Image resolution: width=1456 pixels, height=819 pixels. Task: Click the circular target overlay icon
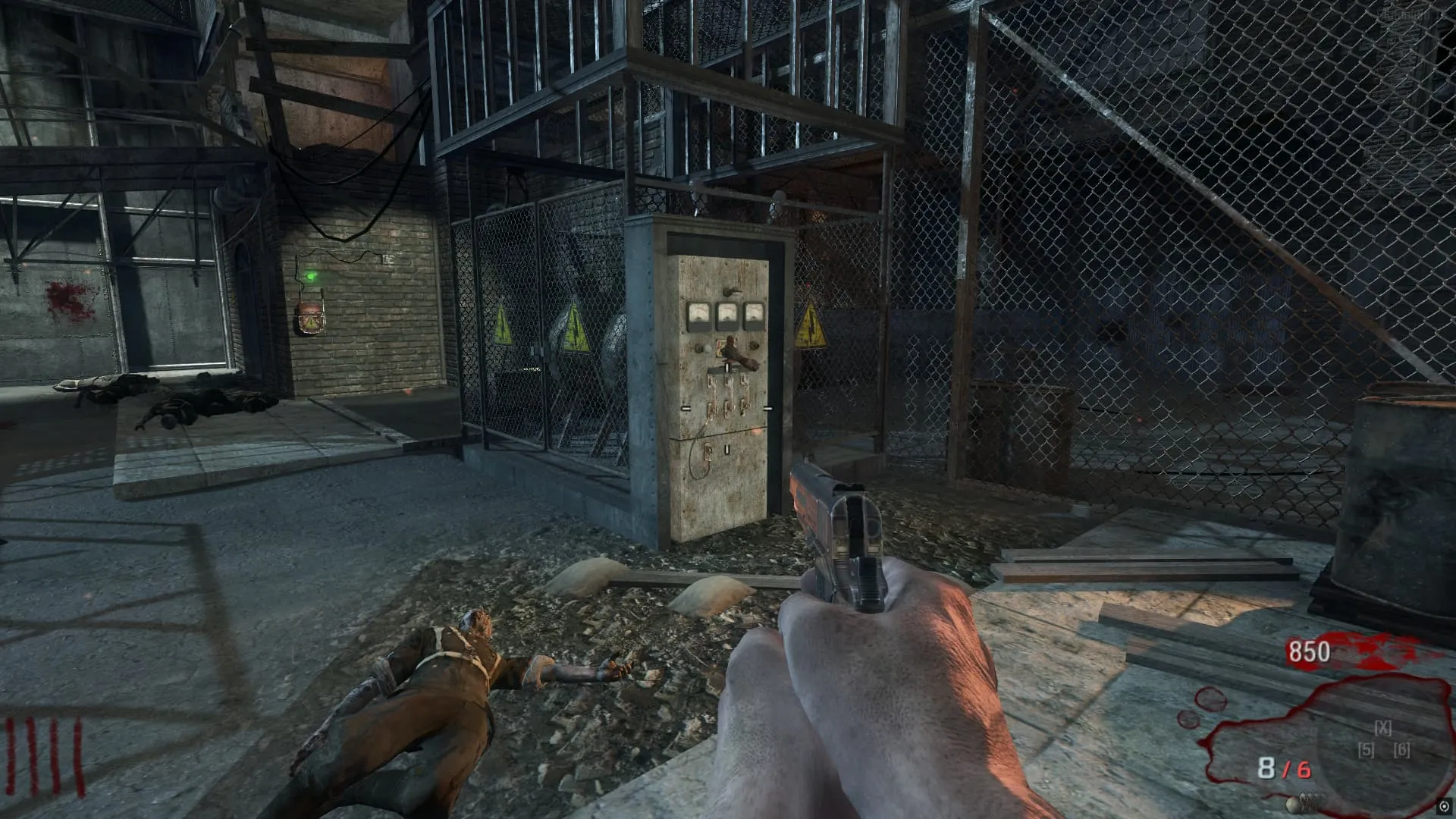(1445, 807)
